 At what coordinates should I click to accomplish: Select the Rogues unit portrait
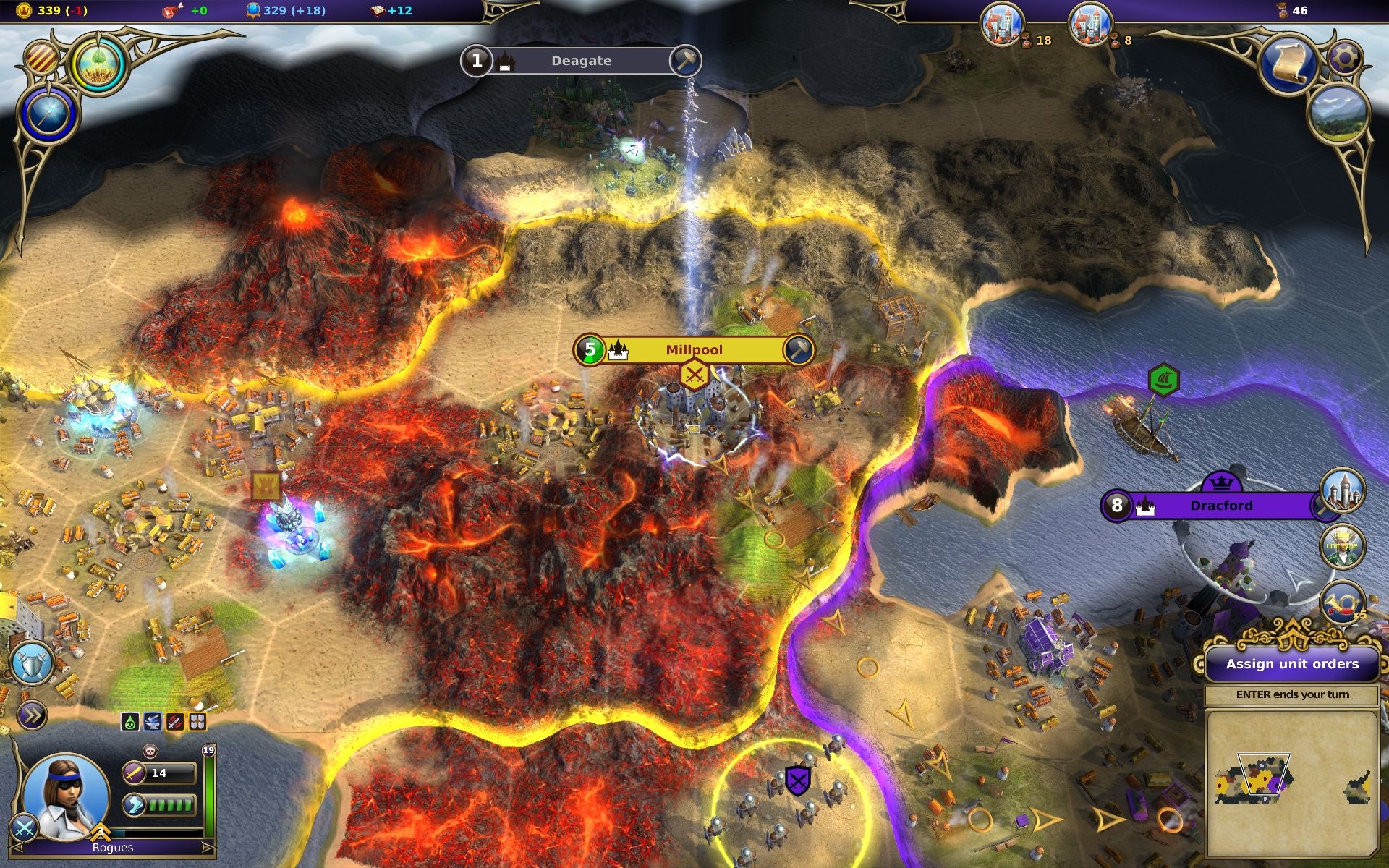pos(66,795)
